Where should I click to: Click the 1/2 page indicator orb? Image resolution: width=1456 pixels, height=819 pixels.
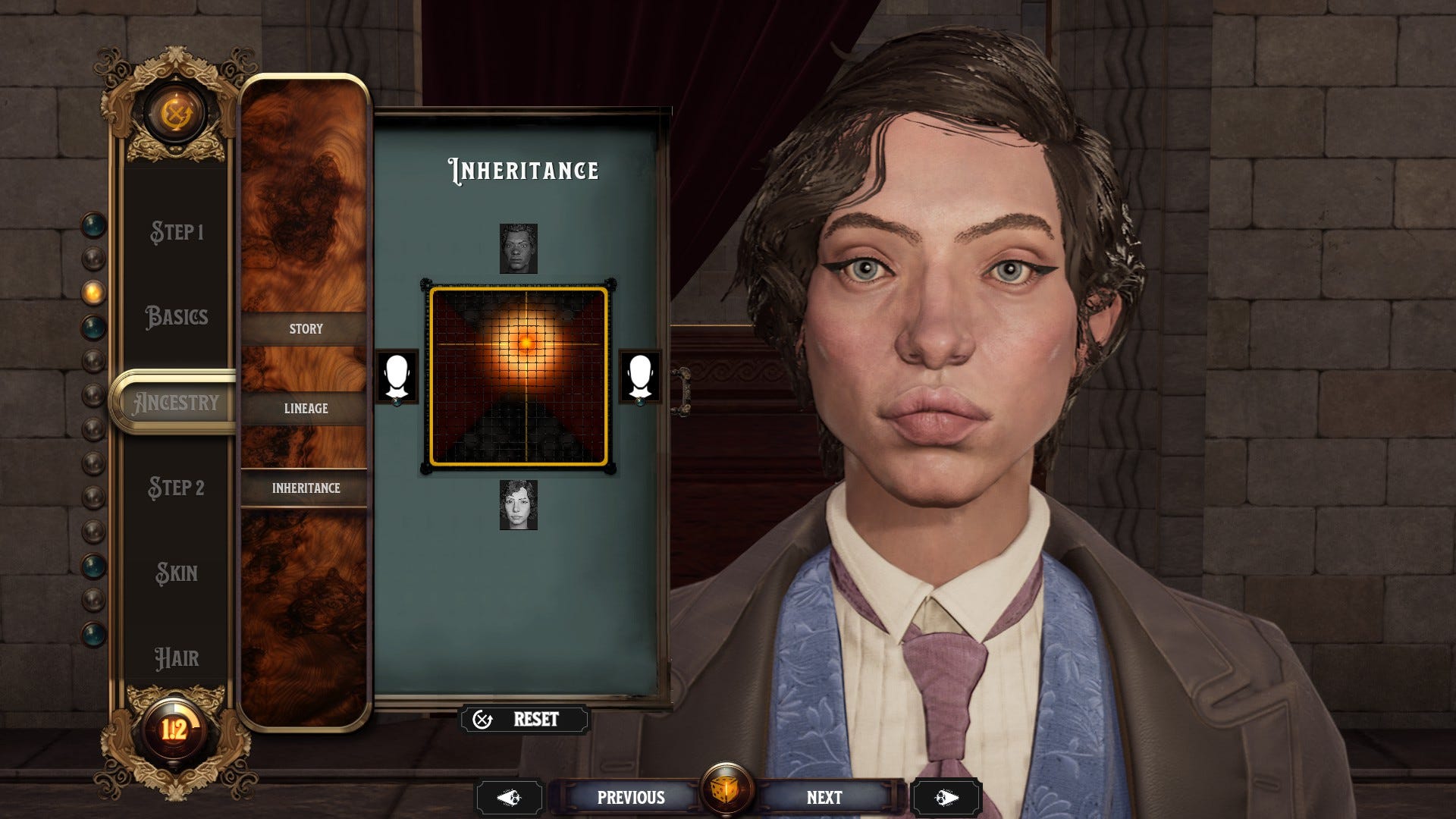(x=174, y=730)
